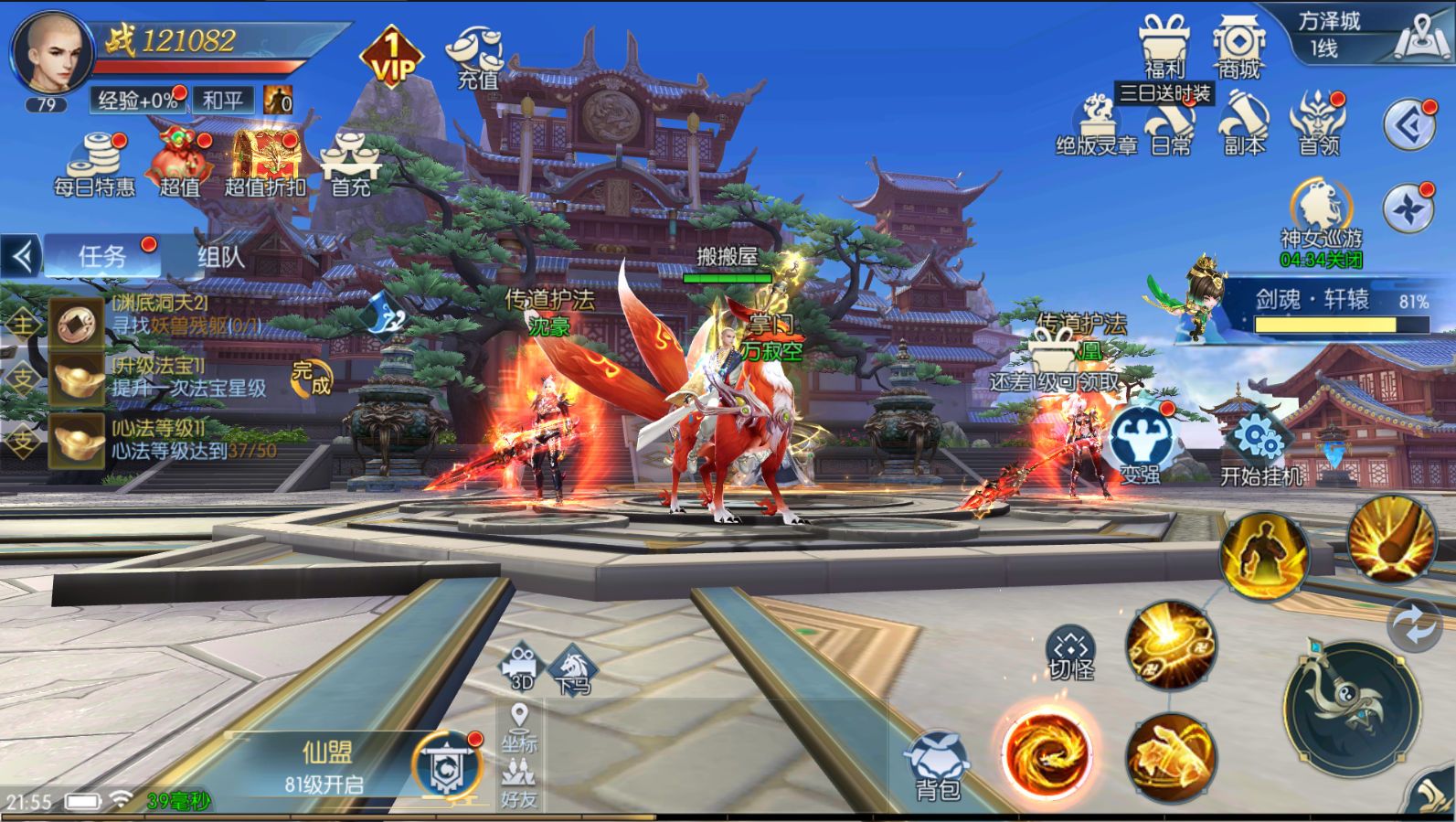Open the 商城 store
Image resolution: width=1456 pixels, height=822 pixels.
(x=1238, y=48)
